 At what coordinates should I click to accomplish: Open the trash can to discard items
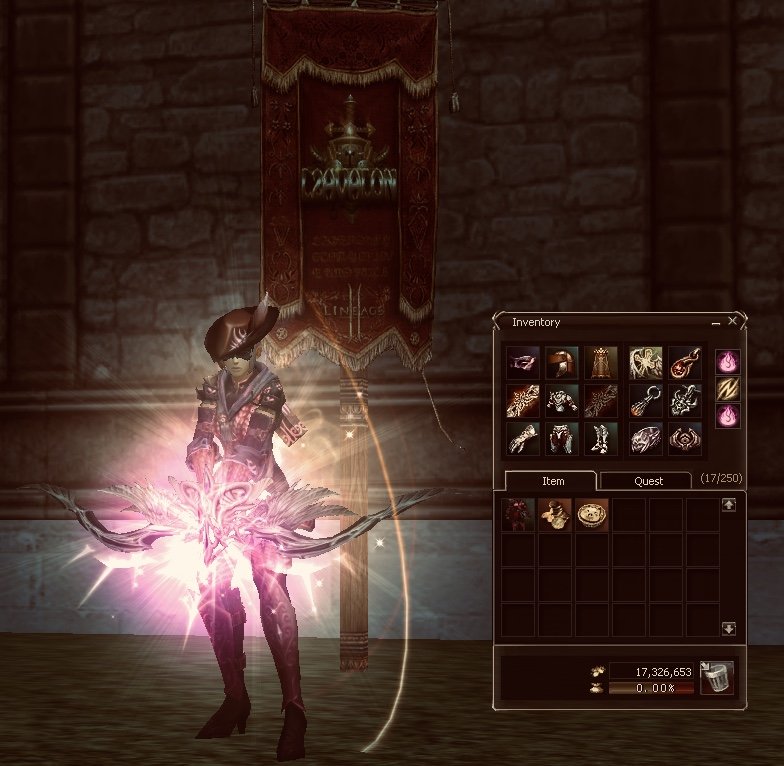717,677
